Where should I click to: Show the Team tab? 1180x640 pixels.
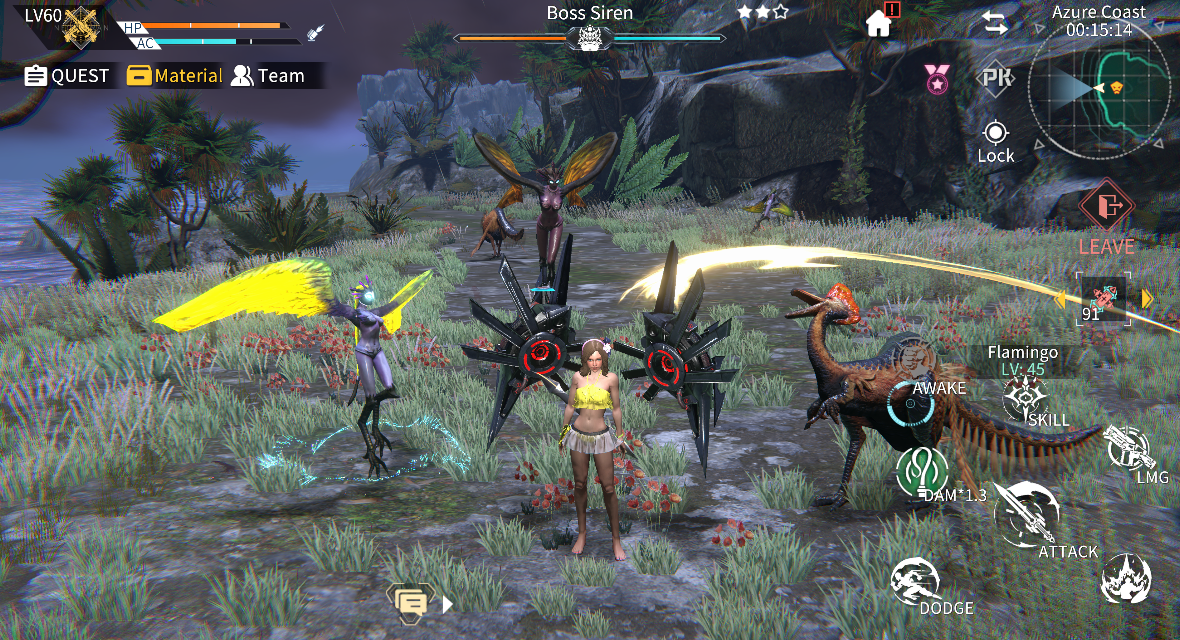268,76
